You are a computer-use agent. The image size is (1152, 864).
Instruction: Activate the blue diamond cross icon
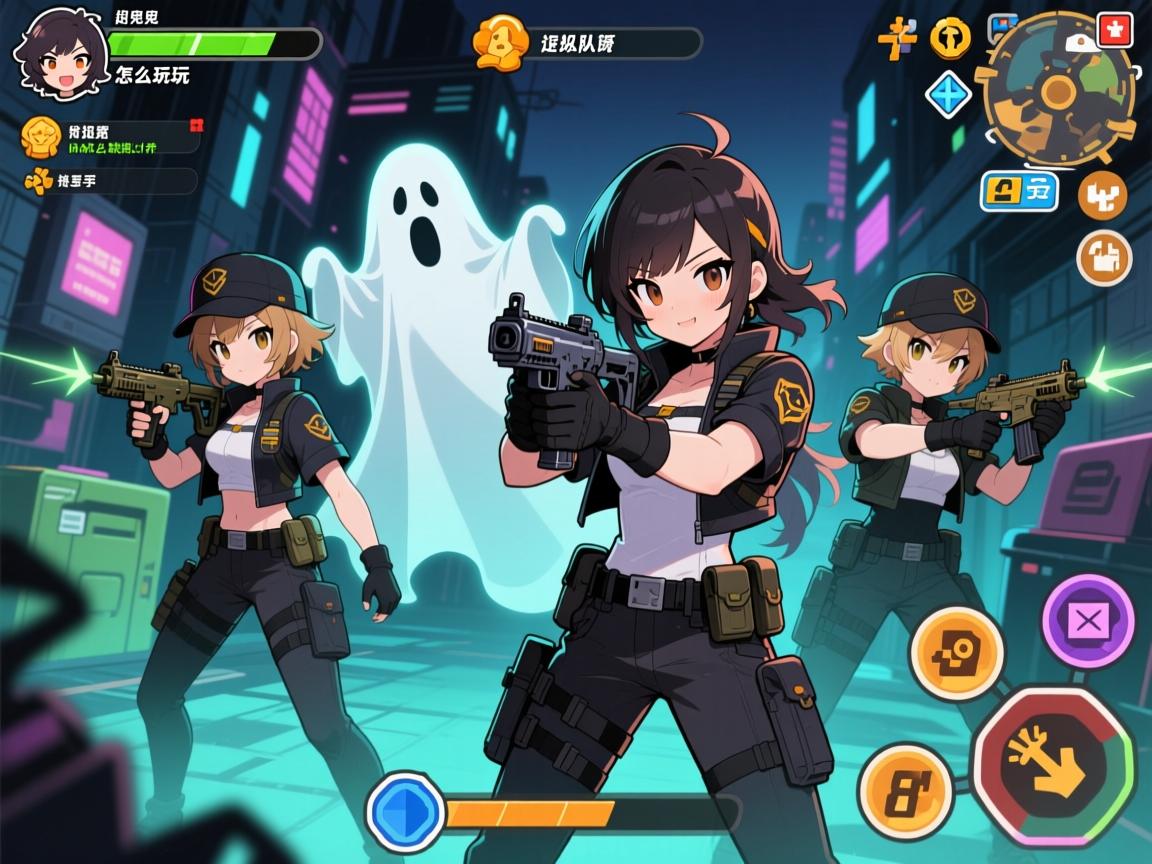[x=949, y=95]
